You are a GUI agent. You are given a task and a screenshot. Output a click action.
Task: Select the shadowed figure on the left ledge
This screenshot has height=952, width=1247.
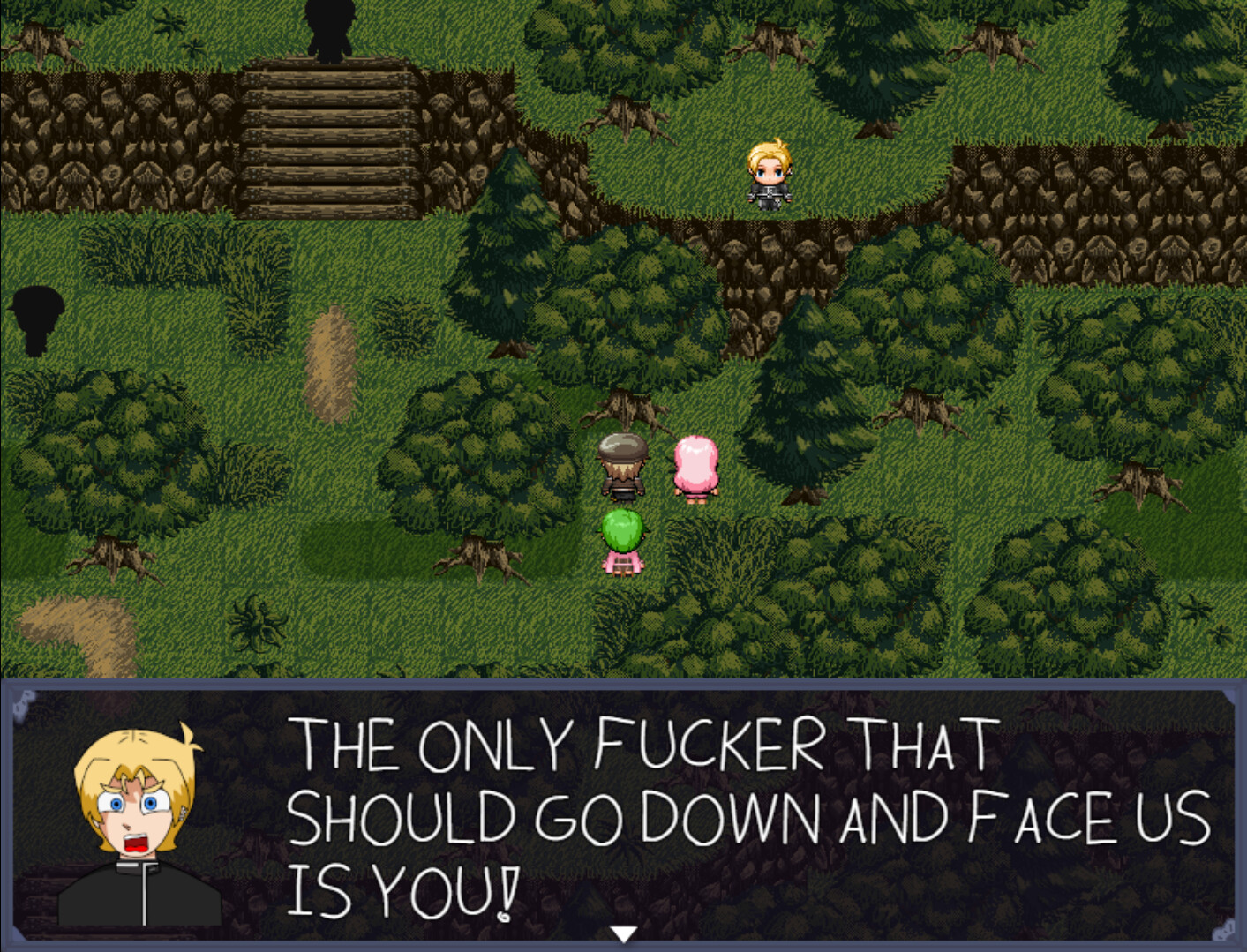(x=37, y=322)
